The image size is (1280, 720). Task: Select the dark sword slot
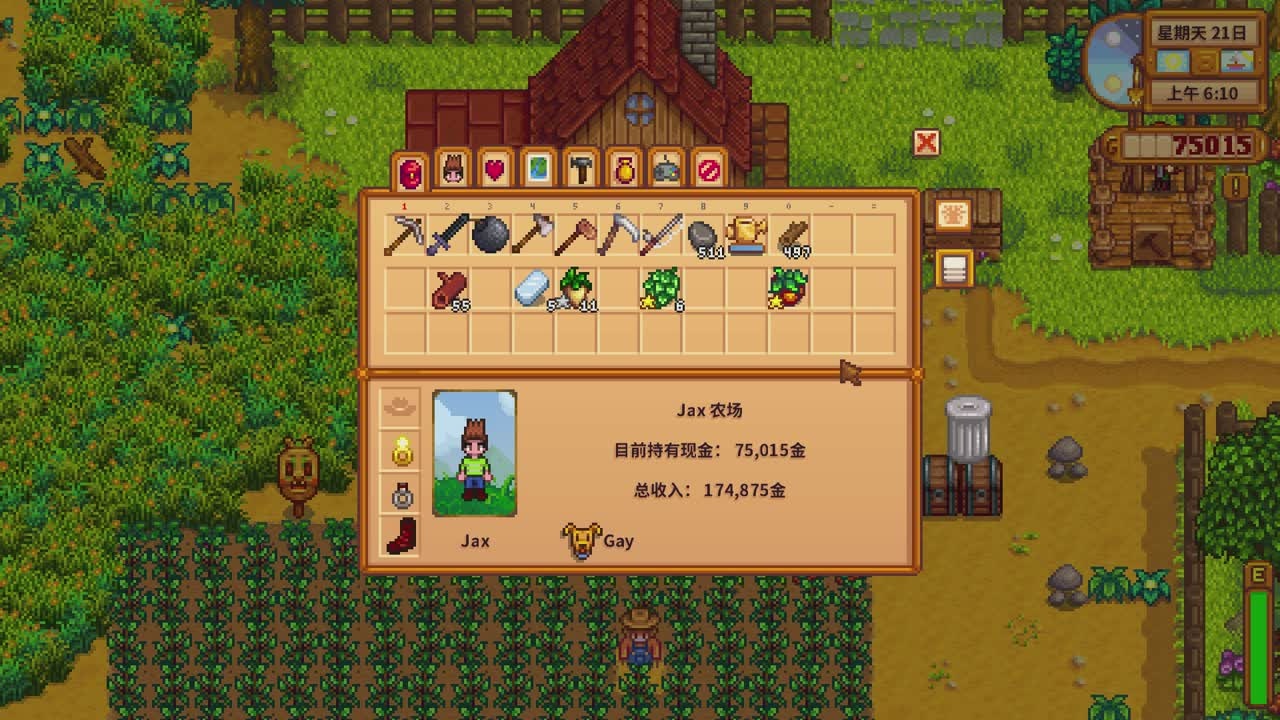(x=447, y=236)
